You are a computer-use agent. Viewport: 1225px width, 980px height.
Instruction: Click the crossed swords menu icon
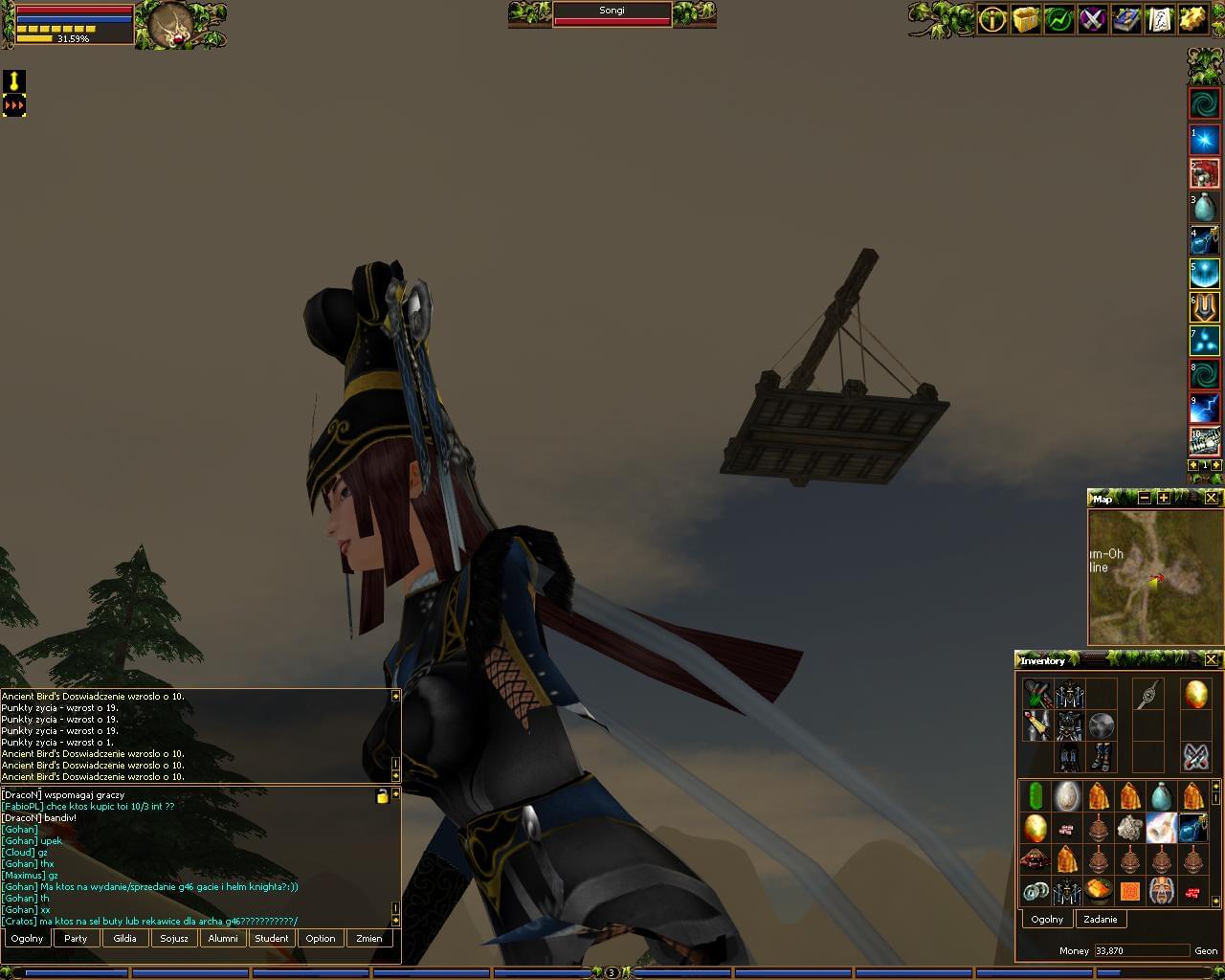point(1093,19)
